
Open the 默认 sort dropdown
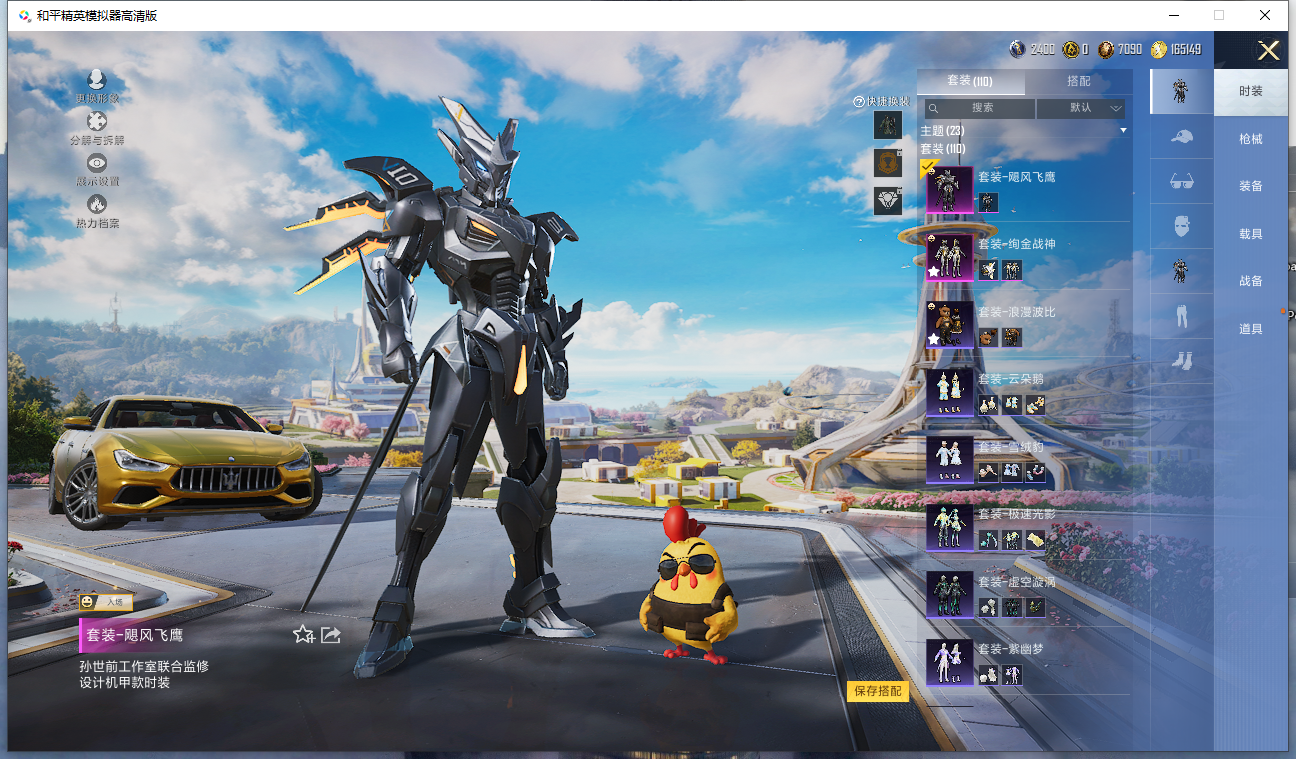[x=1082, y=108]
